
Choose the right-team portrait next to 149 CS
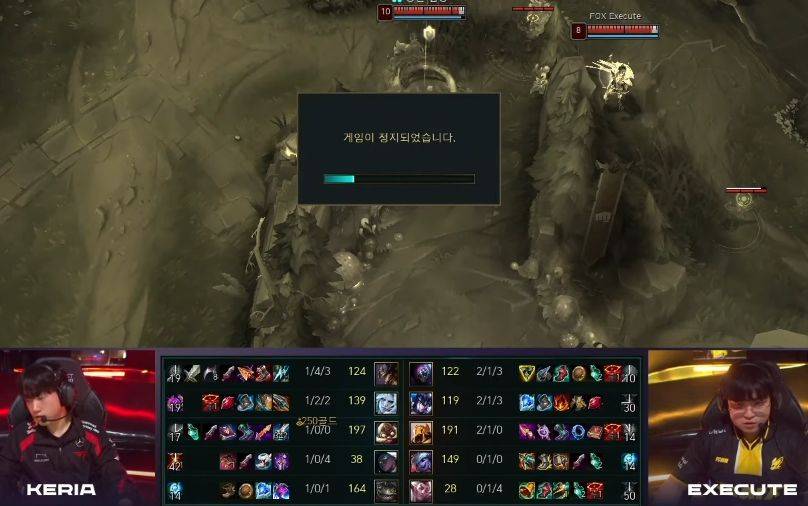[x=421, y=461]
